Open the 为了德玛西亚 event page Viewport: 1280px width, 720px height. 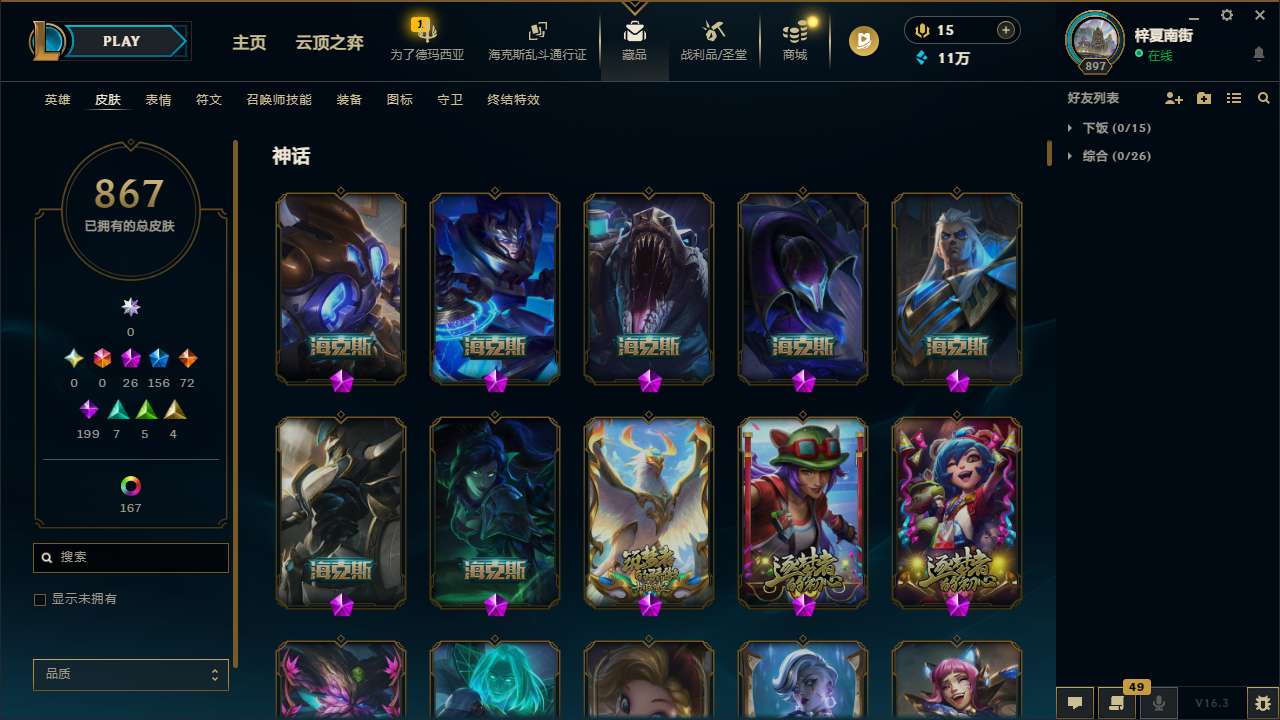427,42
